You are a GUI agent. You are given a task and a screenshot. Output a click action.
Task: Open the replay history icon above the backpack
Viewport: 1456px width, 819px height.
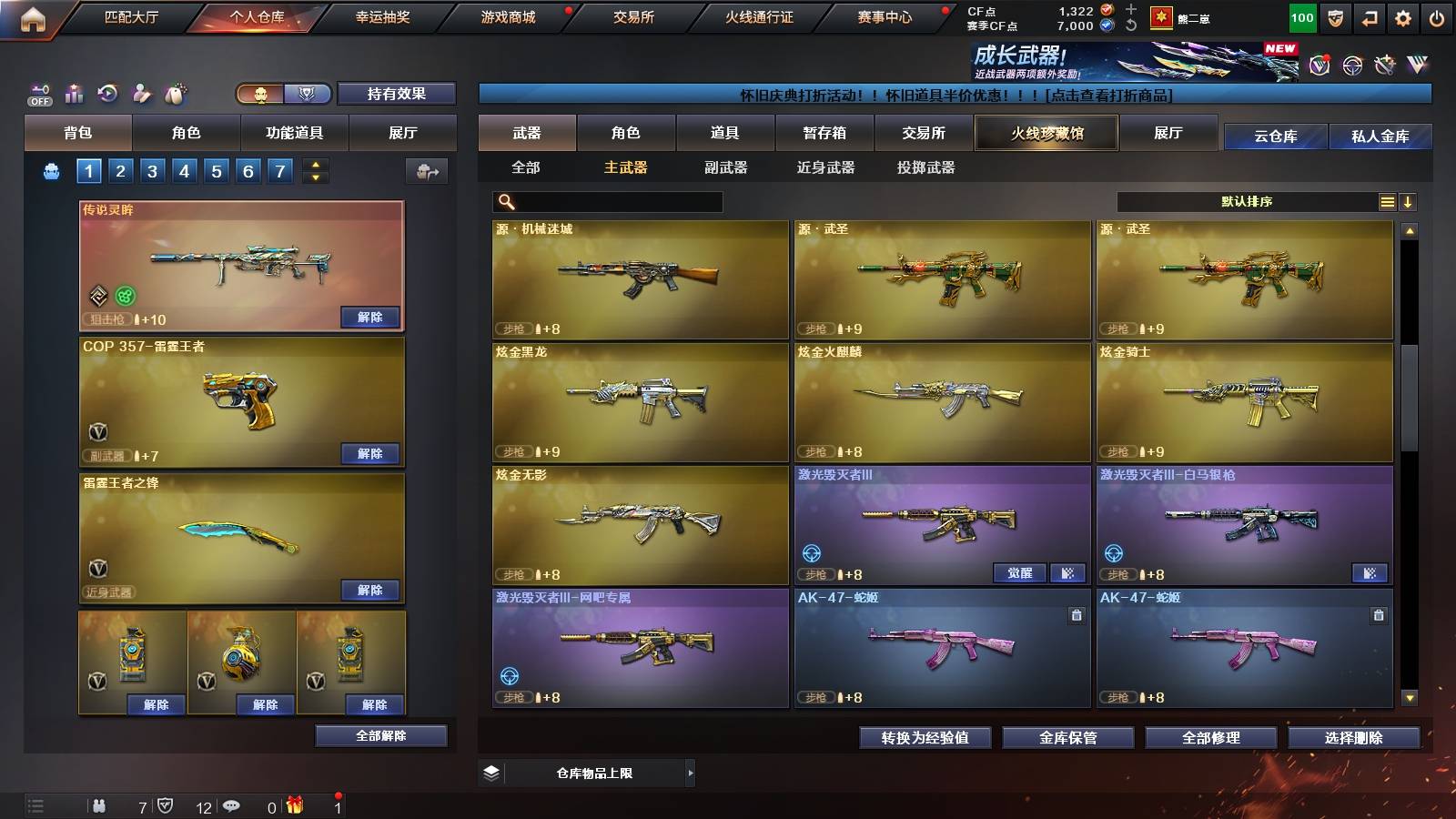point(106,92)
